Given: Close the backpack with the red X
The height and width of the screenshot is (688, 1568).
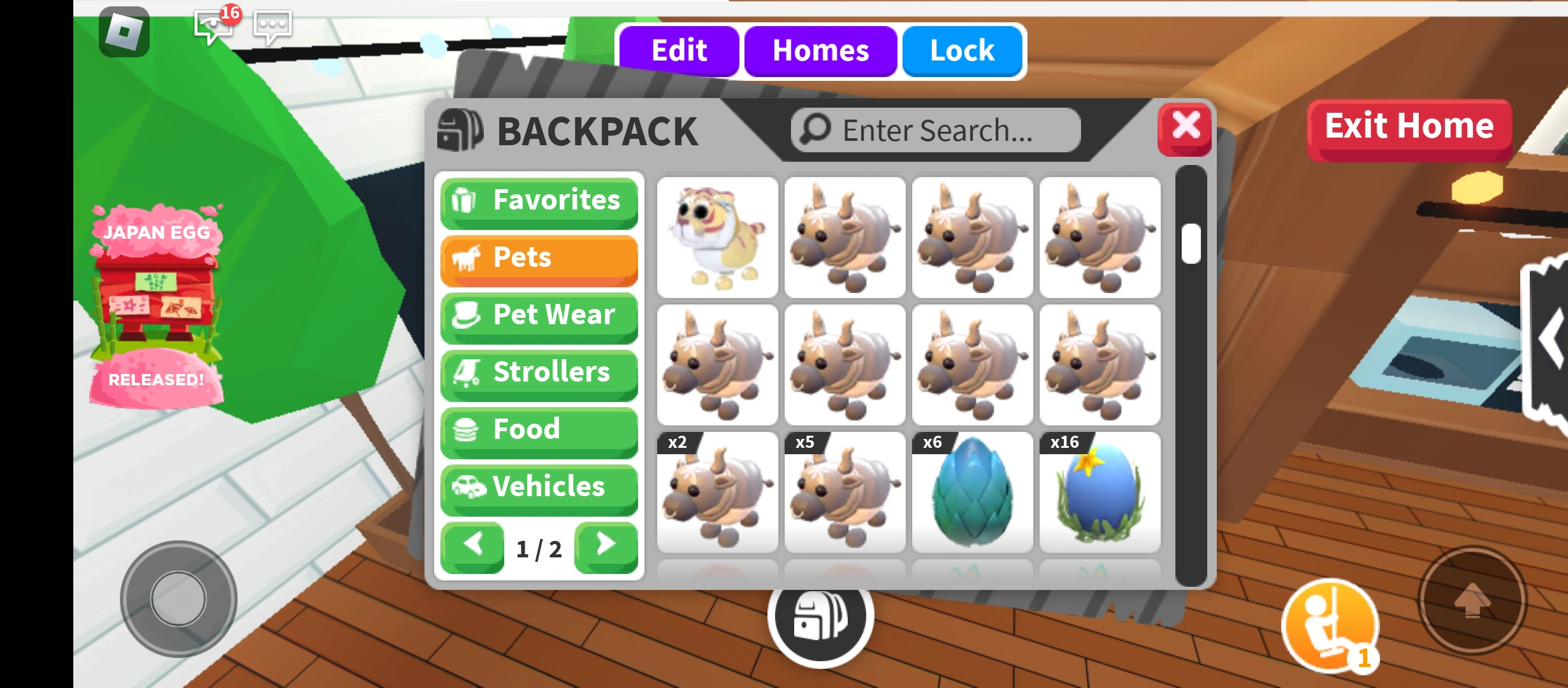Looking at the screenshot, I should click(x=1186, y=127).
